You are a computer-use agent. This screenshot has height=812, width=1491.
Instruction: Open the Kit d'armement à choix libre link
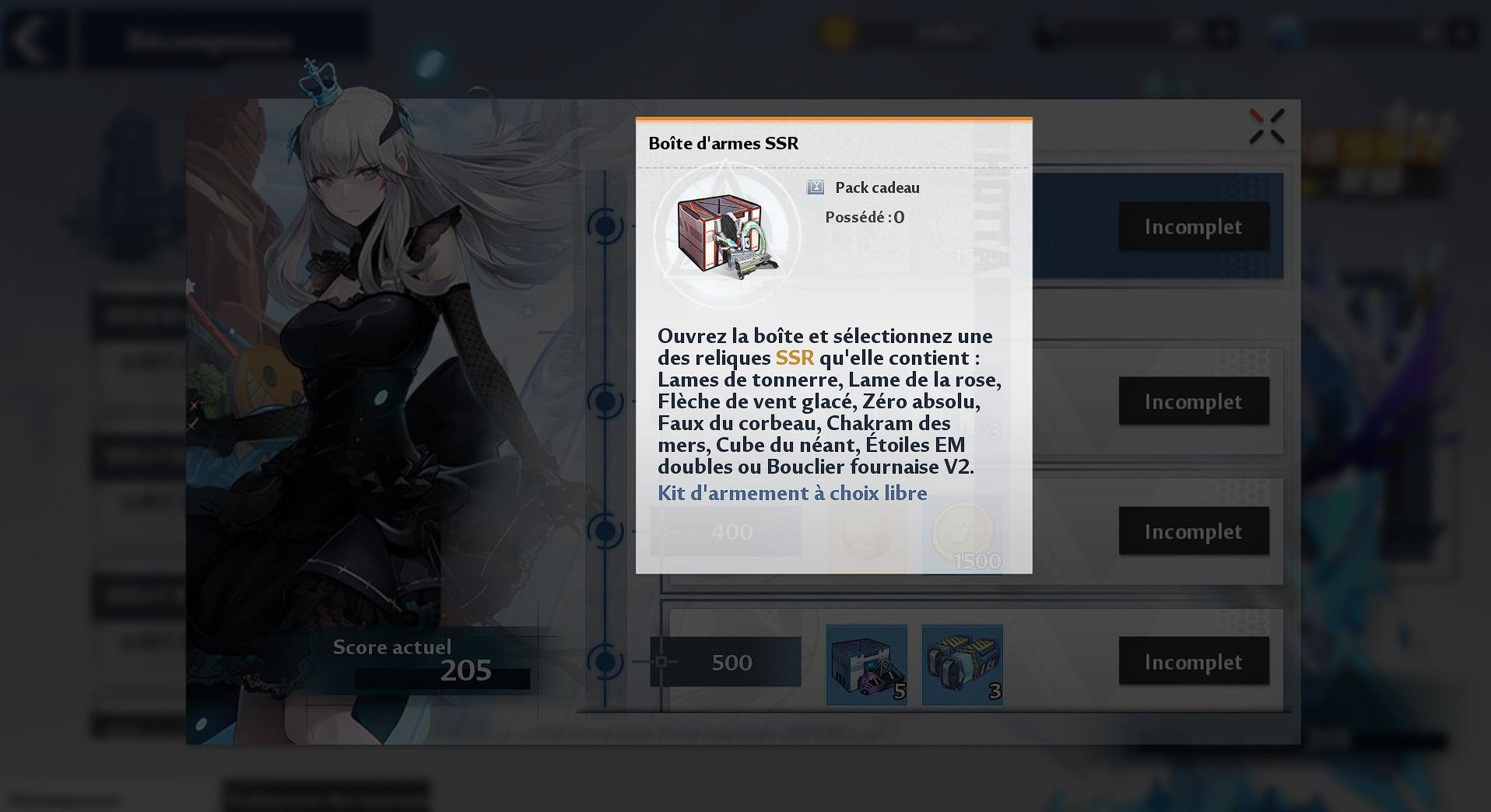791,493
